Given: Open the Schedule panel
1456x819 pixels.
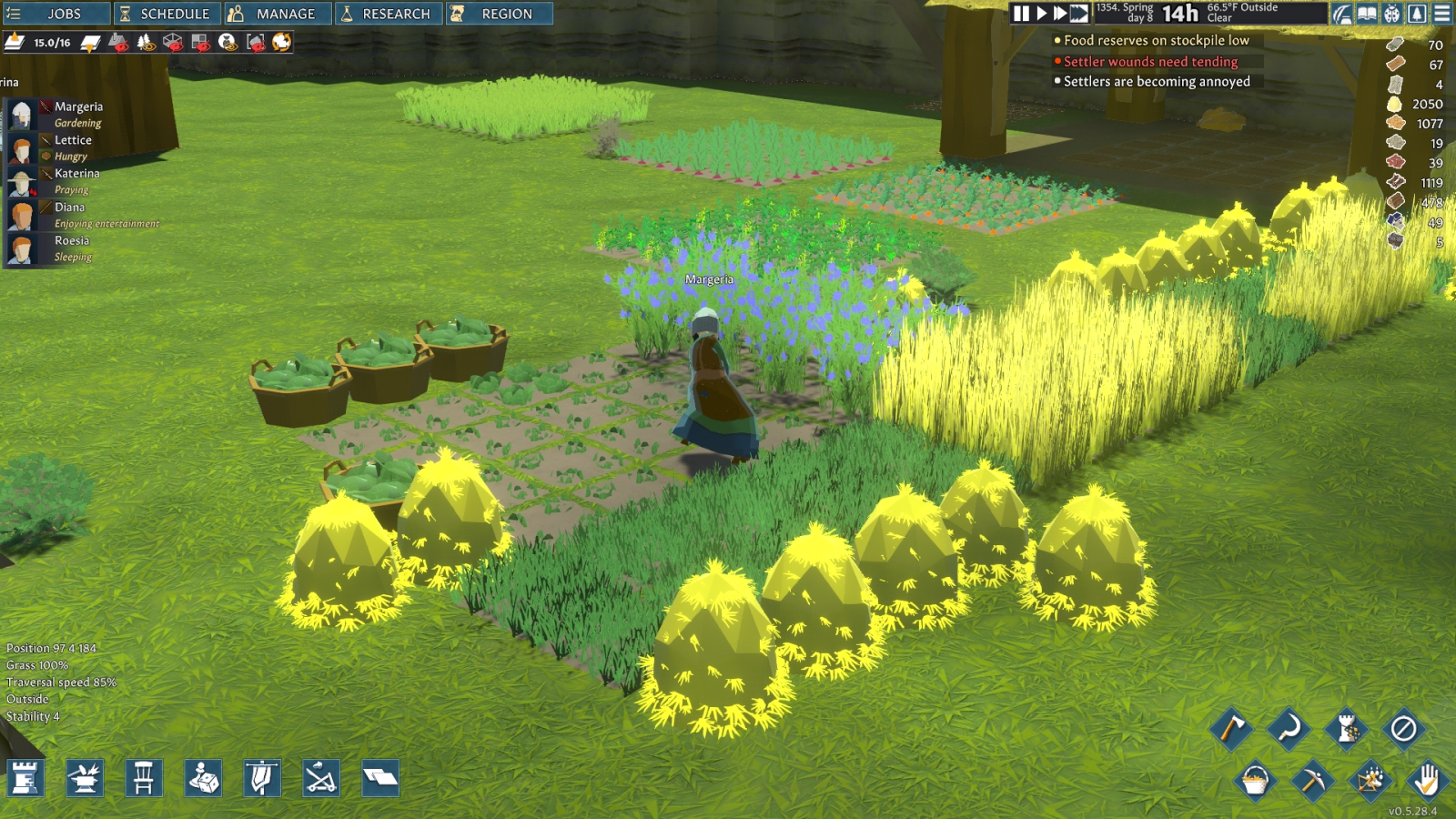Looking at the screenshot, I should click(x=166, y=14).
